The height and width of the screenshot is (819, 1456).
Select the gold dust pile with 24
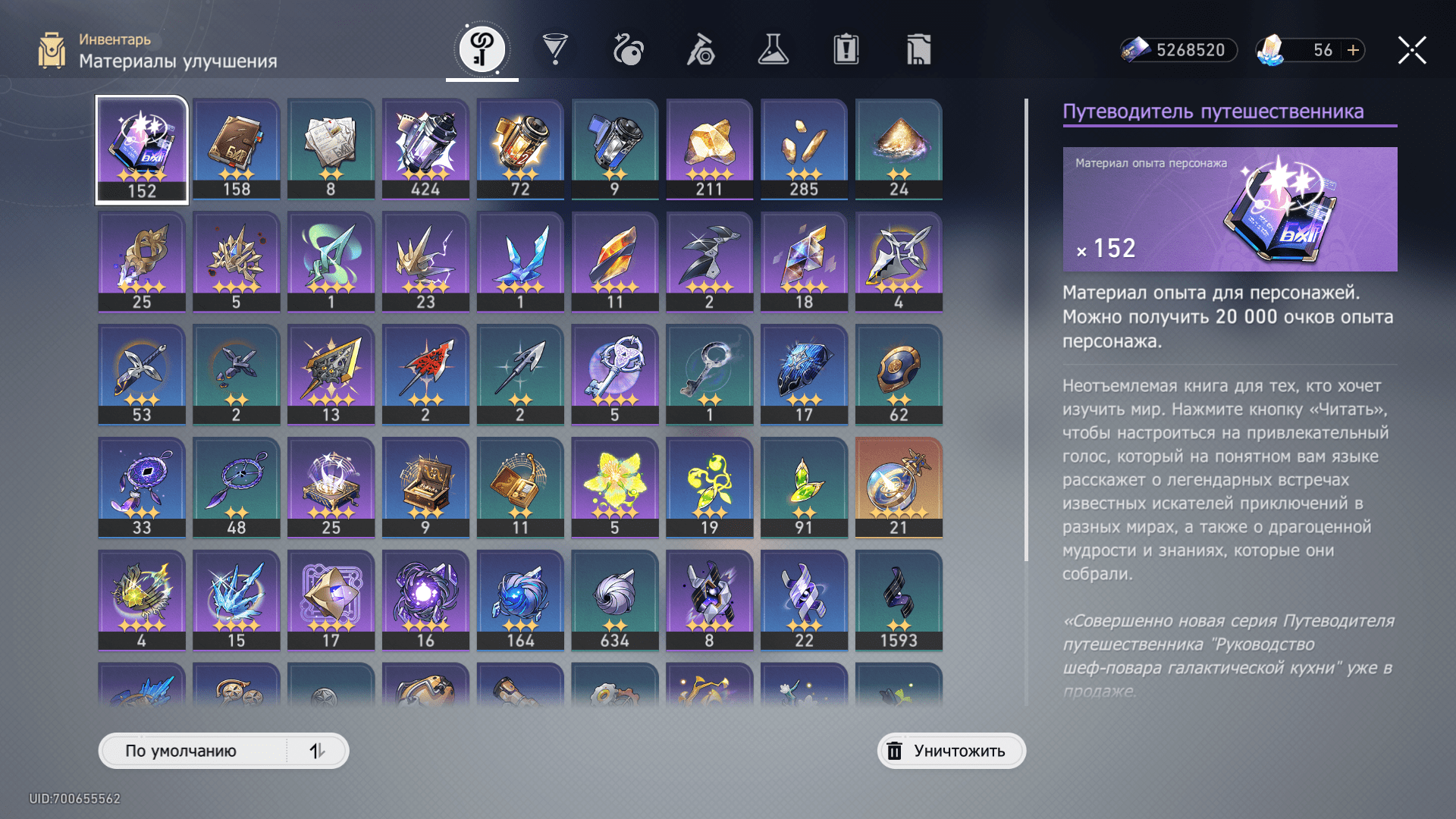(x=899, y=149)
